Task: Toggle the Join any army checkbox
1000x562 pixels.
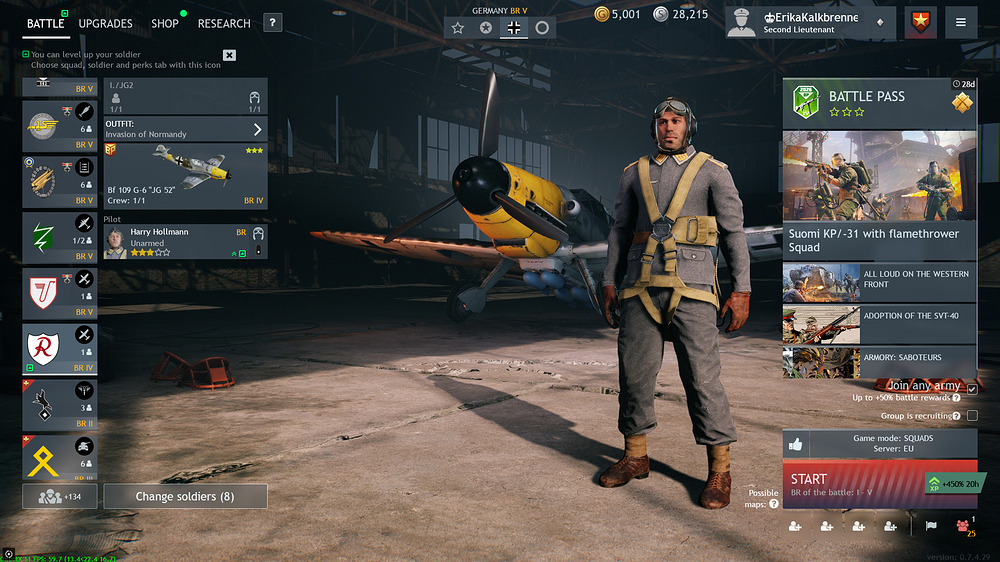Action: pos(972,388)
